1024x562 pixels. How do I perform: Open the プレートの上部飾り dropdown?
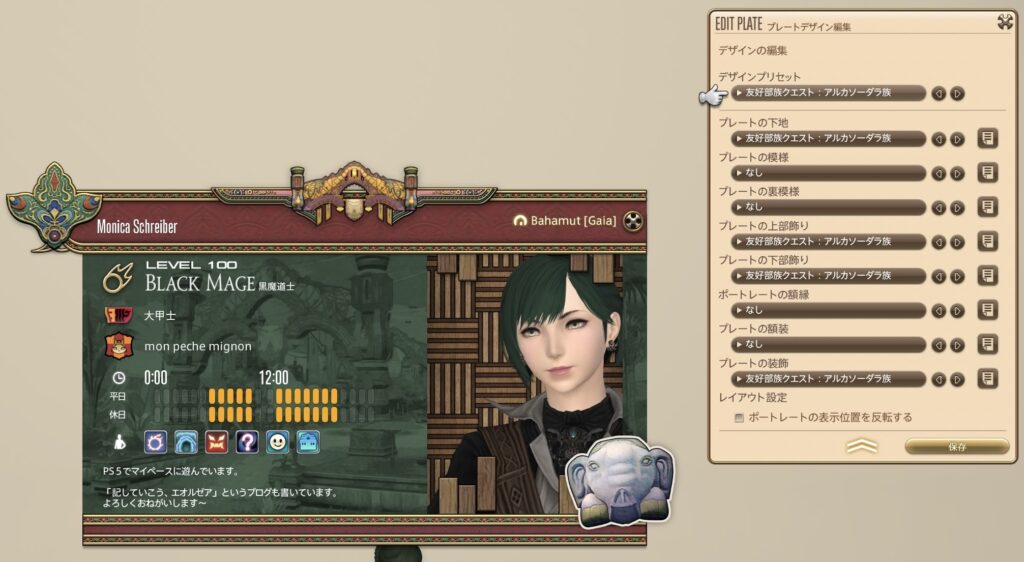pos(828,241)
